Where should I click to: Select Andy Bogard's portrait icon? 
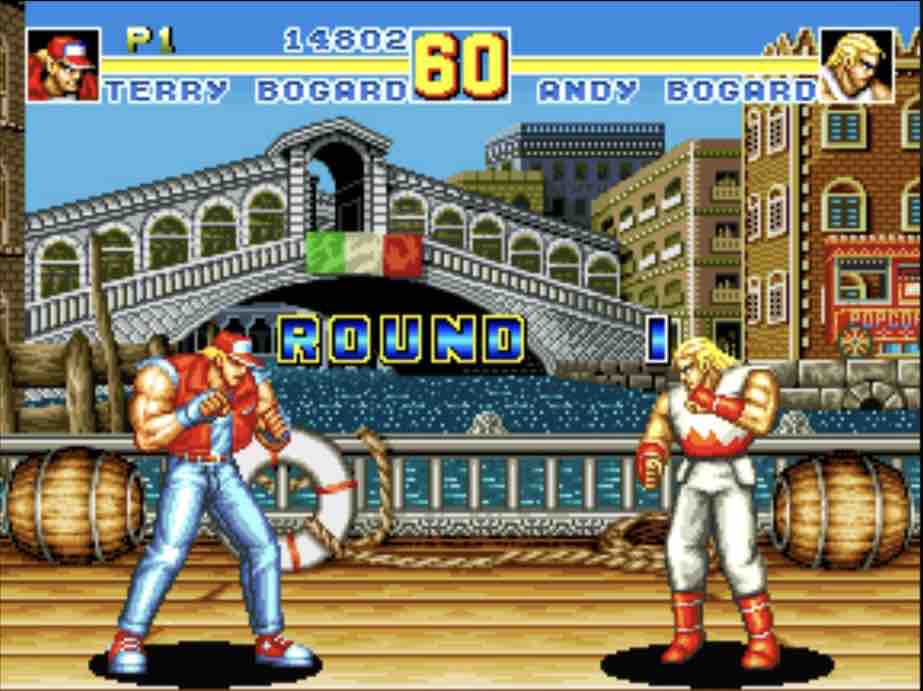(856, 65)
